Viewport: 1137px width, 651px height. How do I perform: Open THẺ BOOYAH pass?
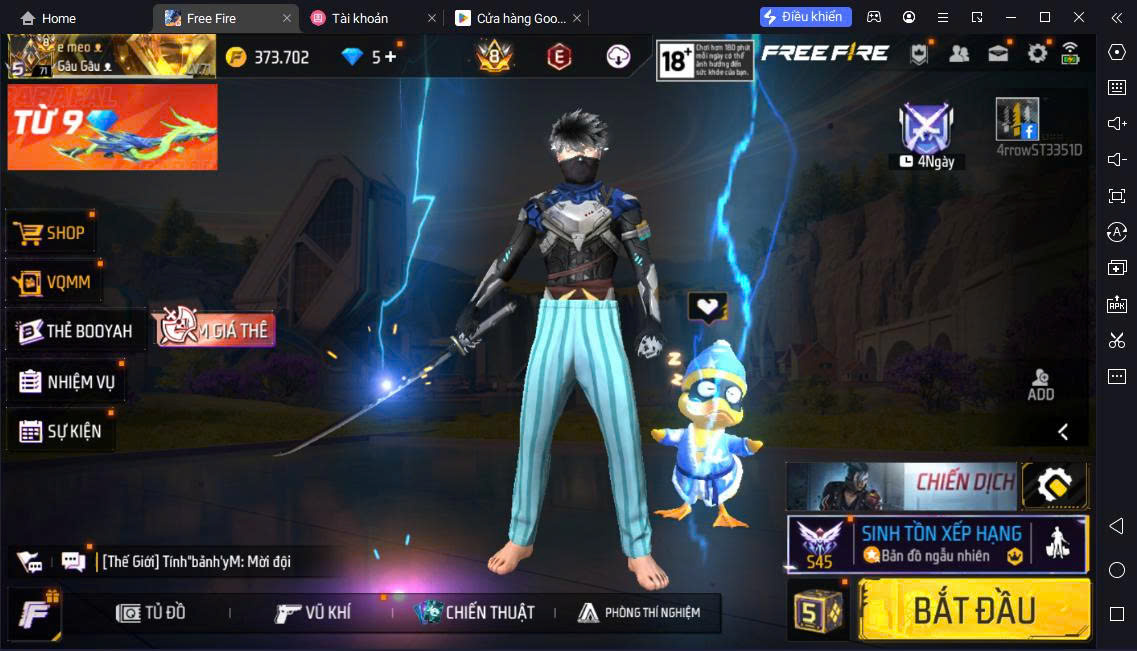[76, 331]
